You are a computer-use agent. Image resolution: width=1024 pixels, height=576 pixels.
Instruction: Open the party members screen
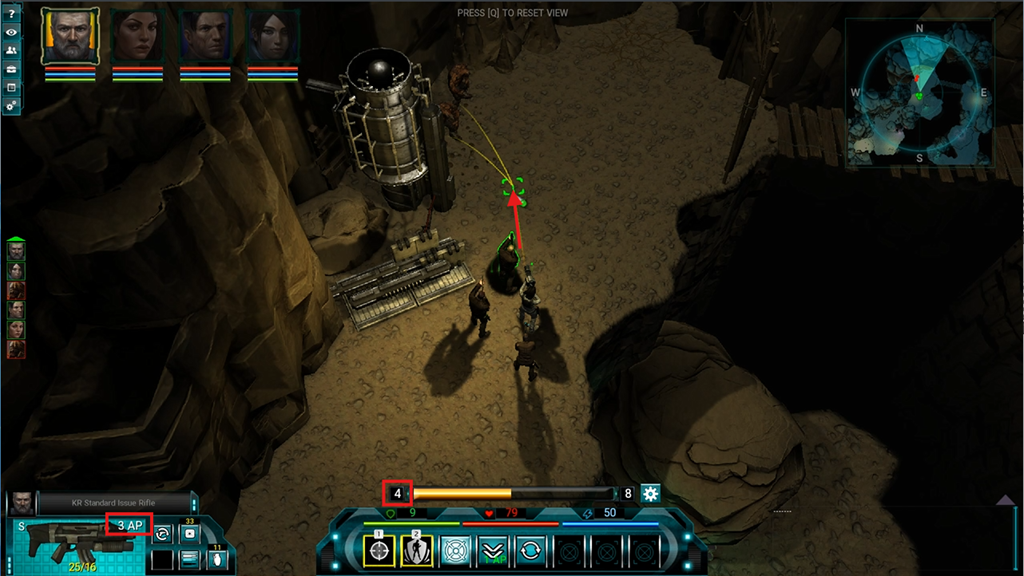[x=11, y=51]
